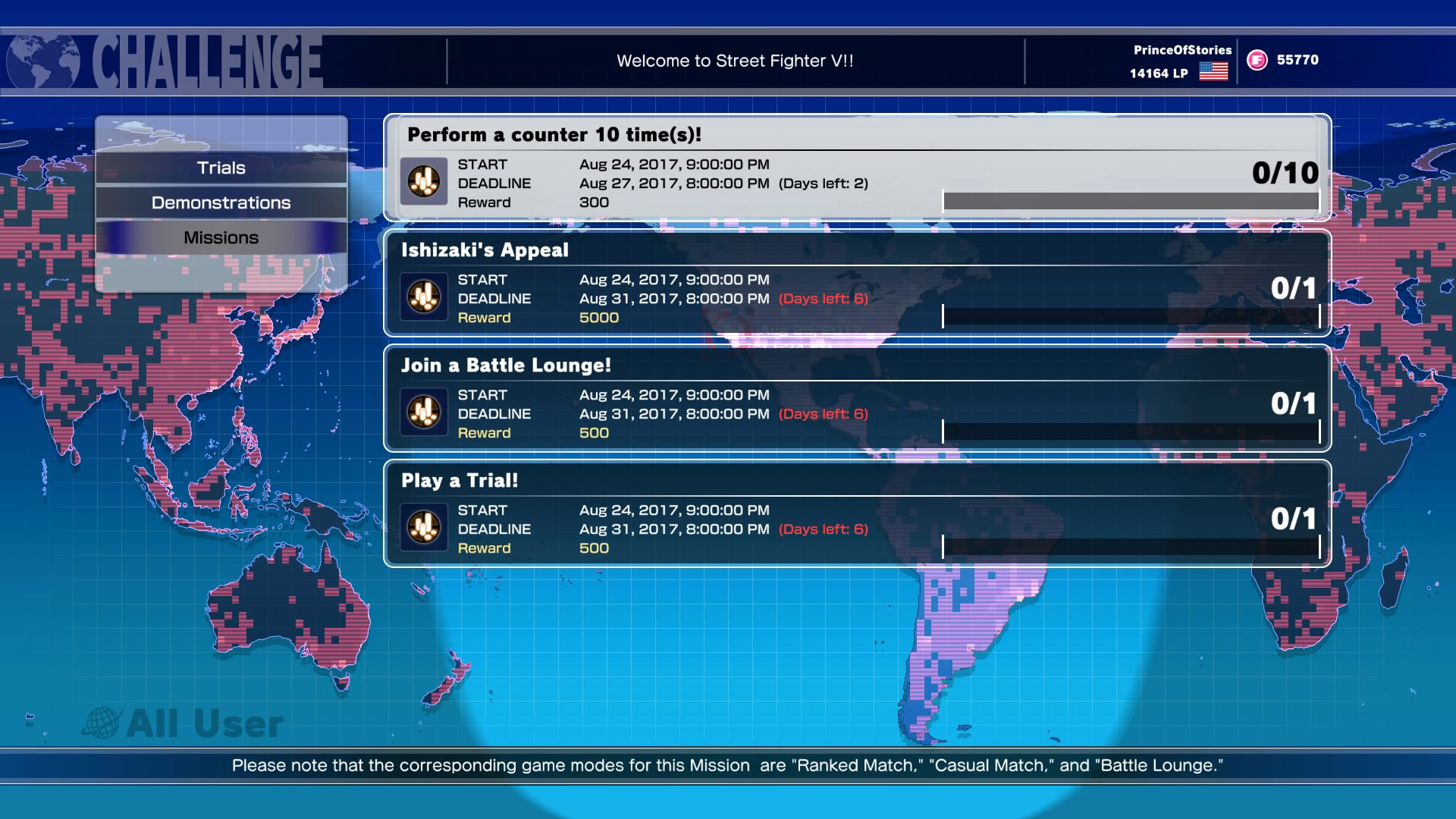Select the Missions menu entry
The image size is (1456, 819).
coord(221,237)
